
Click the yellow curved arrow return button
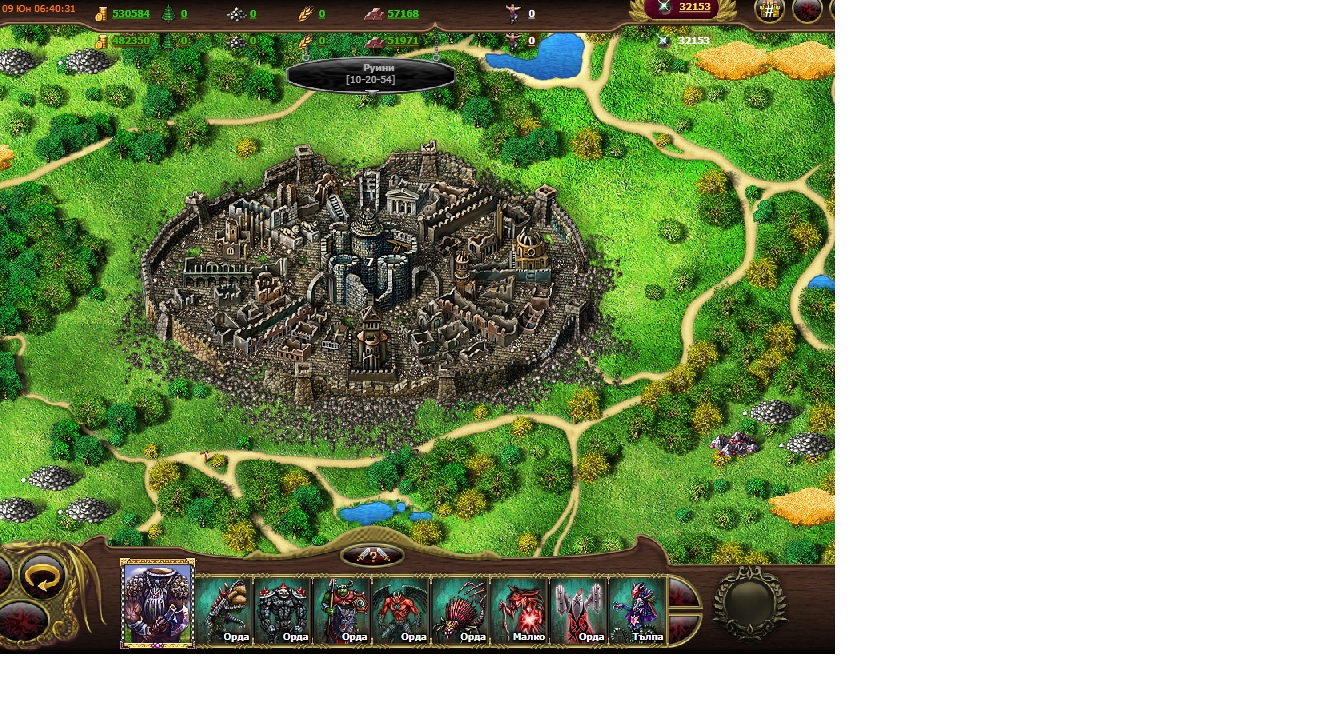coord(42,578)
